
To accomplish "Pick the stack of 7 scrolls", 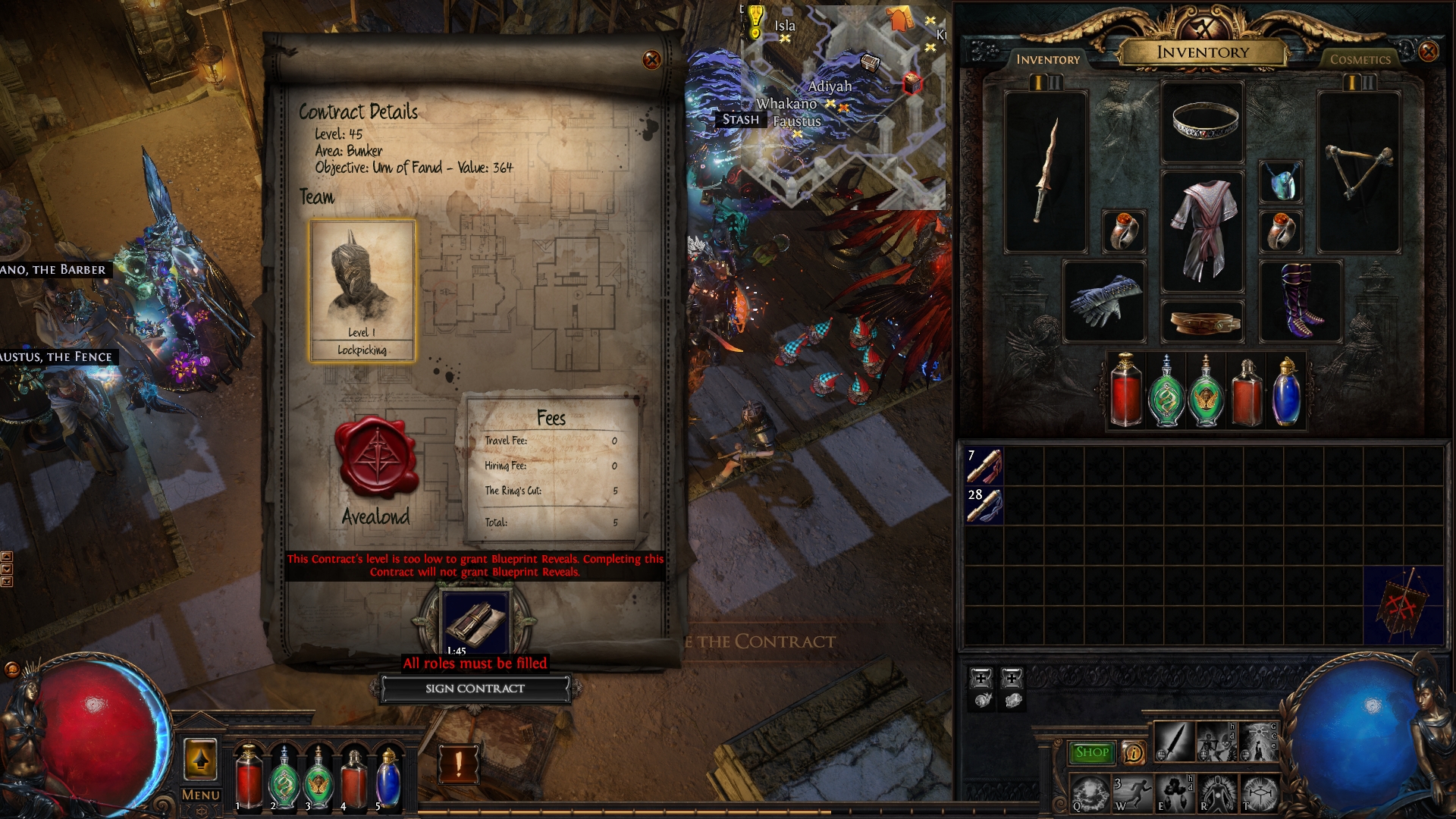I will 984,466.
